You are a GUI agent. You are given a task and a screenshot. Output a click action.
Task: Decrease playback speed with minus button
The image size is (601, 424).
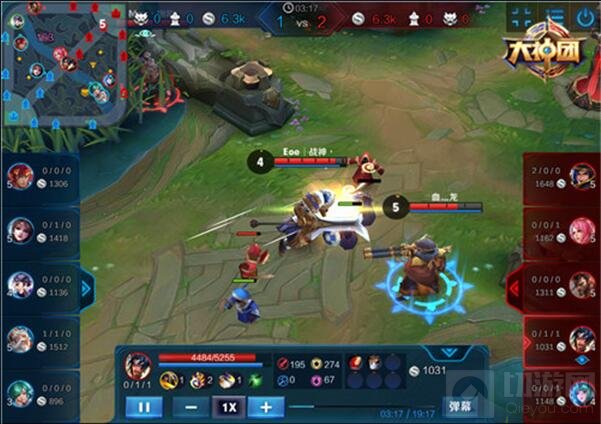[191, 407]
